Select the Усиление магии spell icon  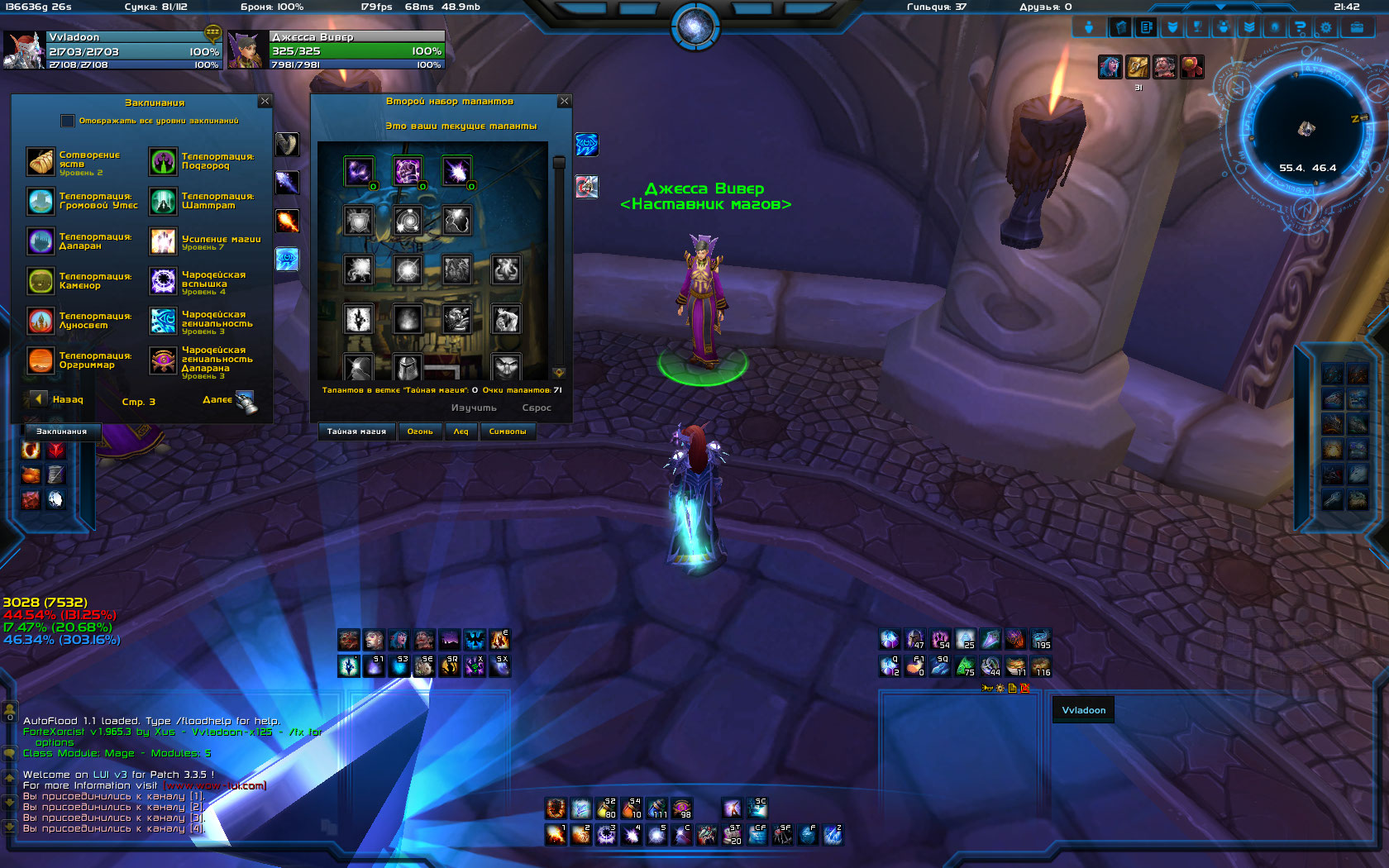163,241
